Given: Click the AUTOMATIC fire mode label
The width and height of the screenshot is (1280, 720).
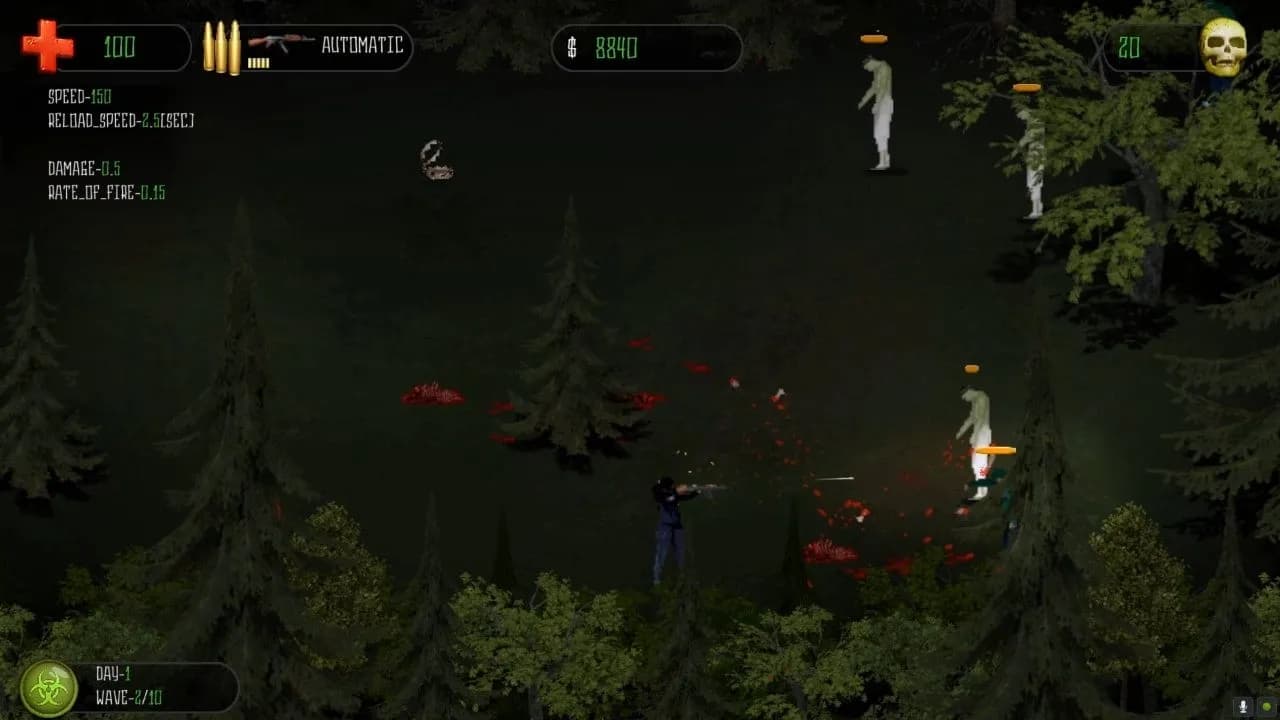Looking at the screenshot, I should [x=362, y=46].
